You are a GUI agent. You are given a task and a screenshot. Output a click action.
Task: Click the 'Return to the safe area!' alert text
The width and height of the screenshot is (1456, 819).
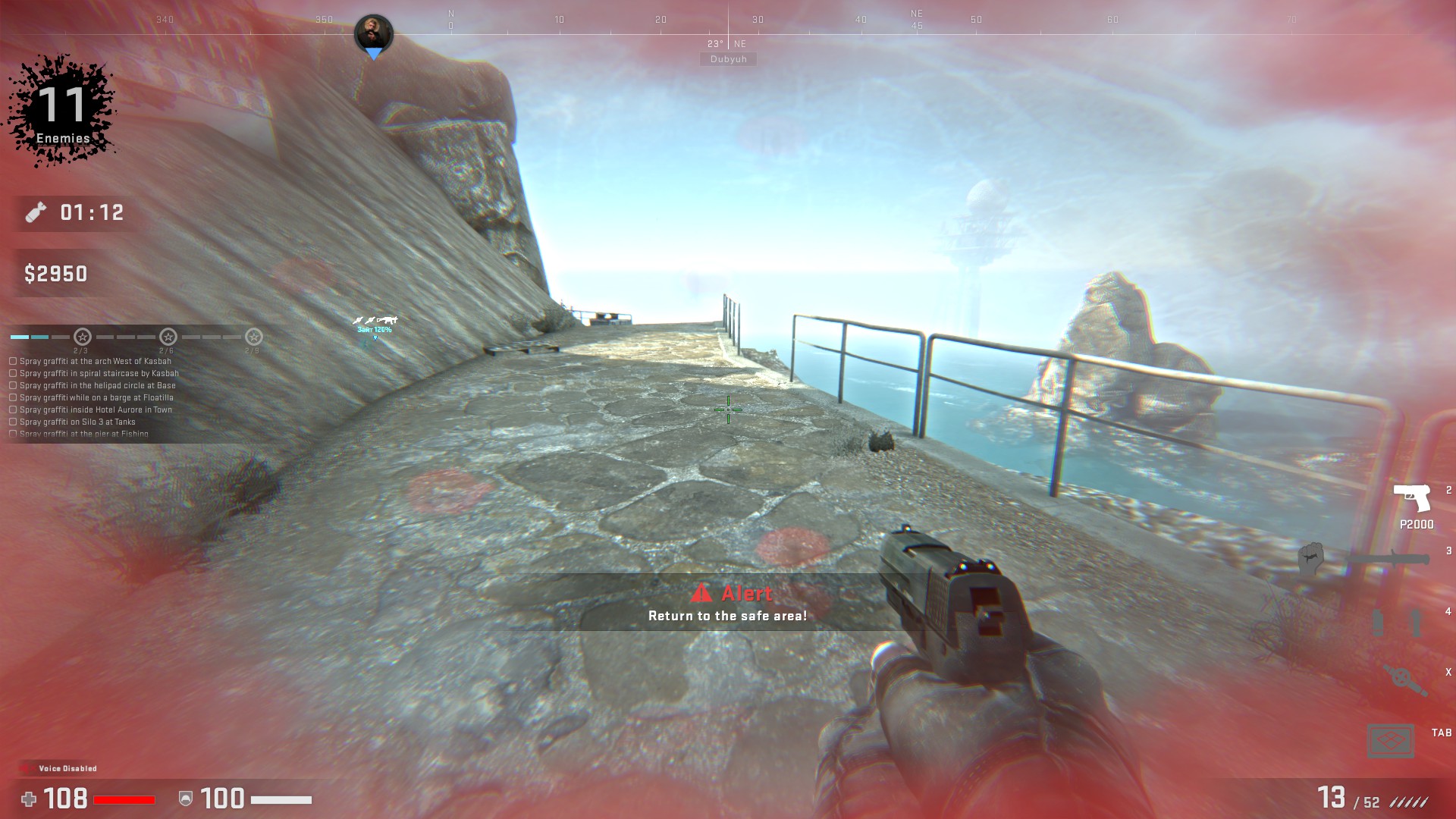[x=727, y=617]
